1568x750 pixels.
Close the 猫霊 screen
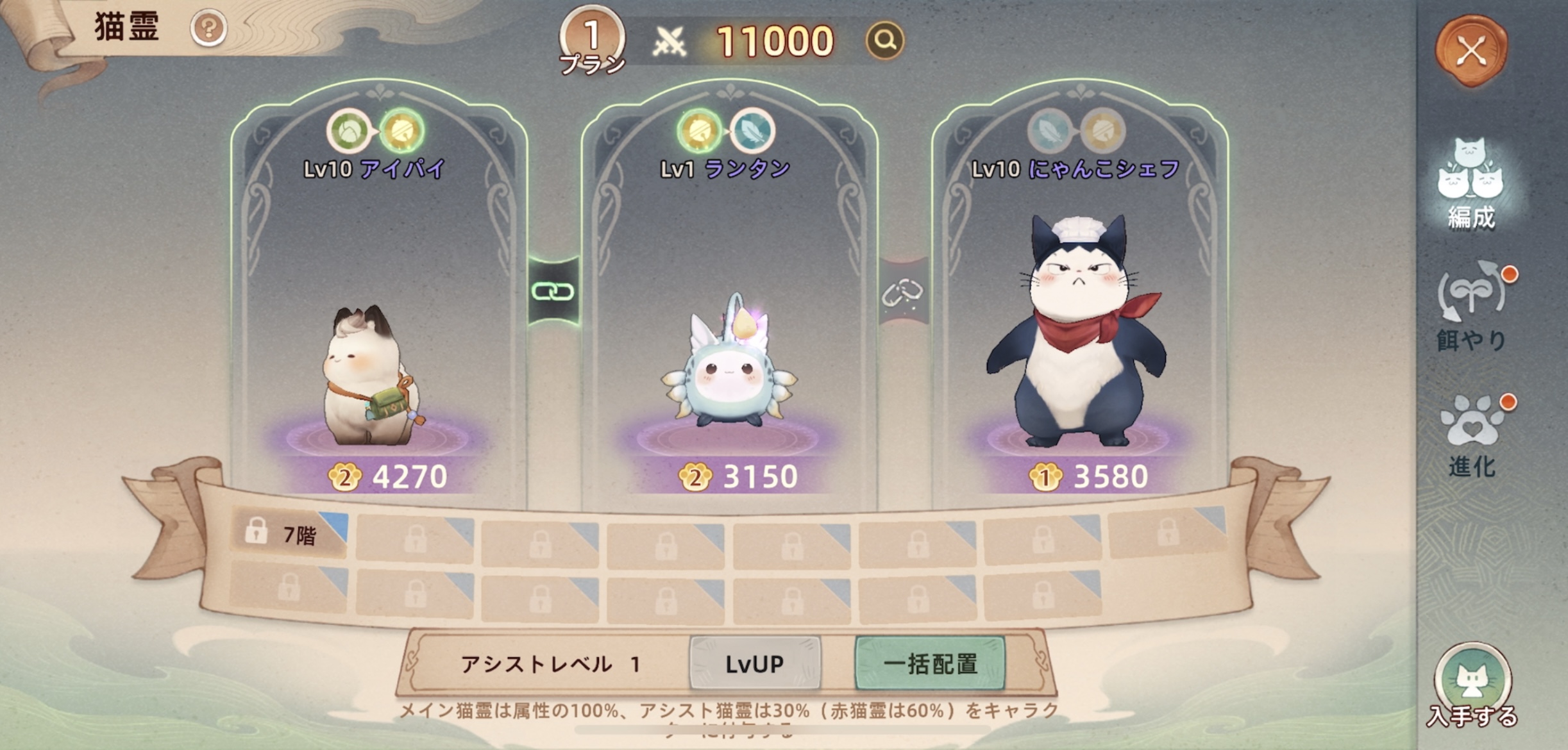1471,51
